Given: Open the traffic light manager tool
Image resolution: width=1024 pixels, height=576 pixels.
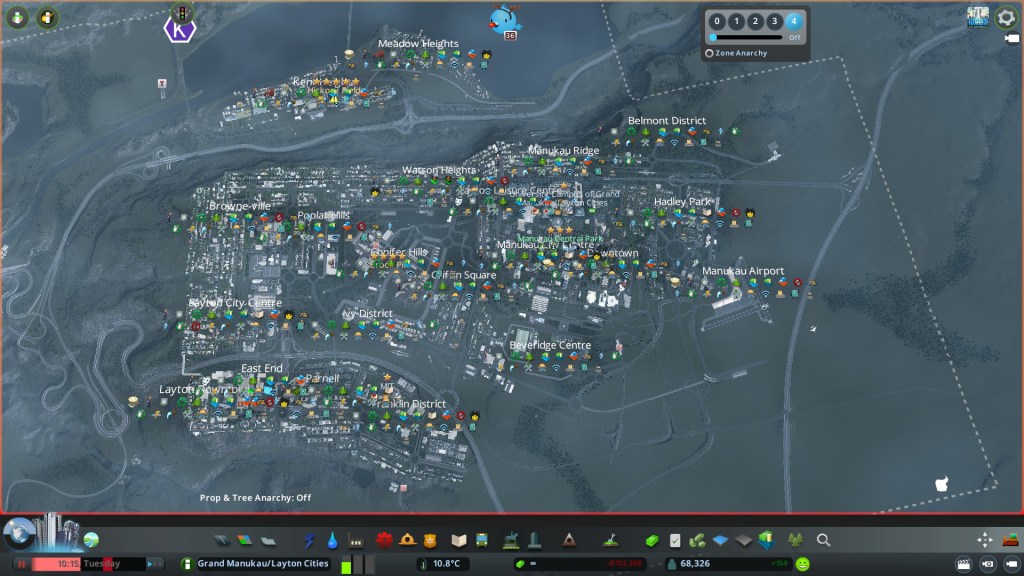Looking at the screenshot, I should click(181, 12).
